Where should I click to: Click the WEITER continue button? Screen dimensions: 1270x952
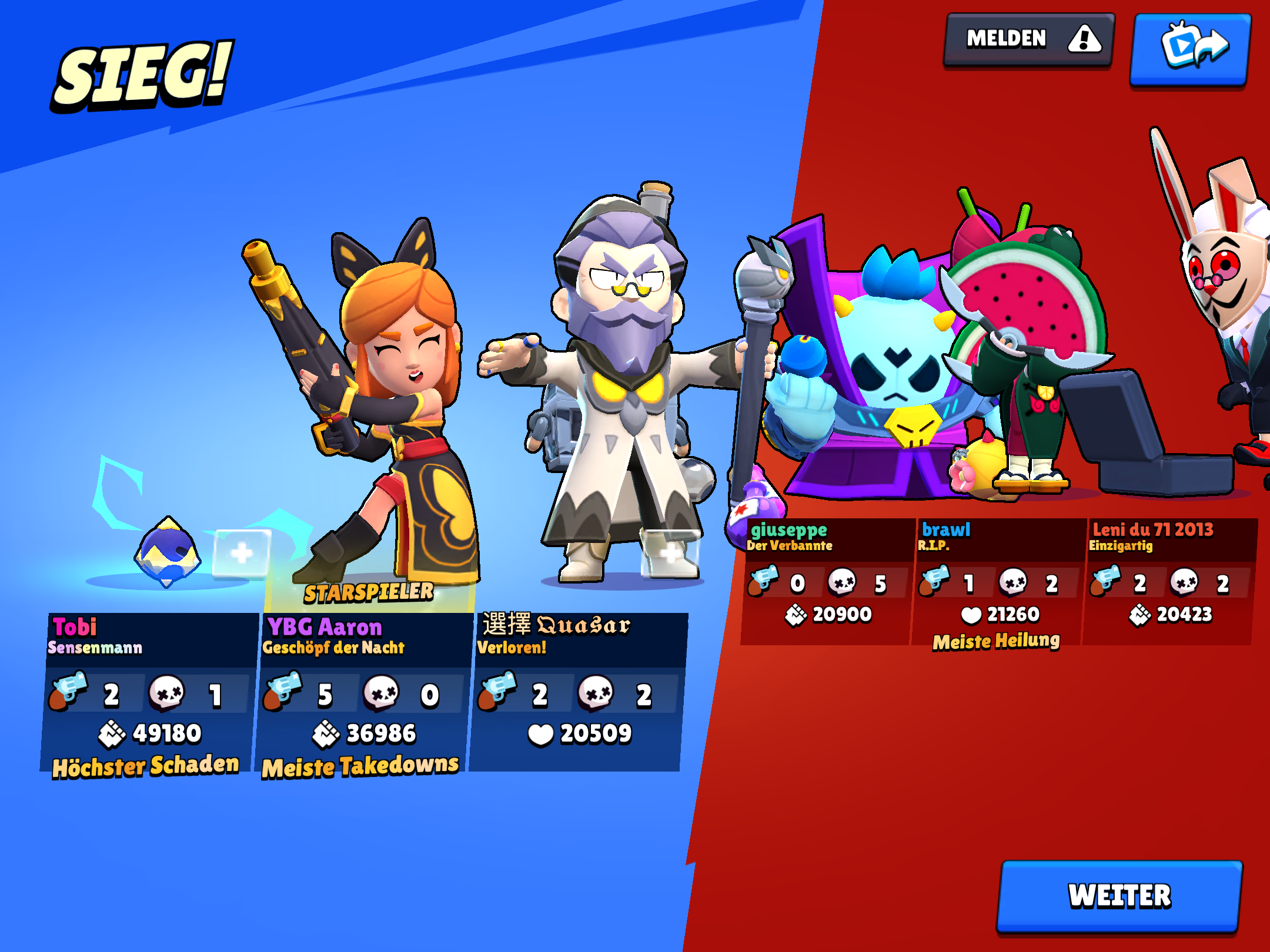tap(1119, 896)
